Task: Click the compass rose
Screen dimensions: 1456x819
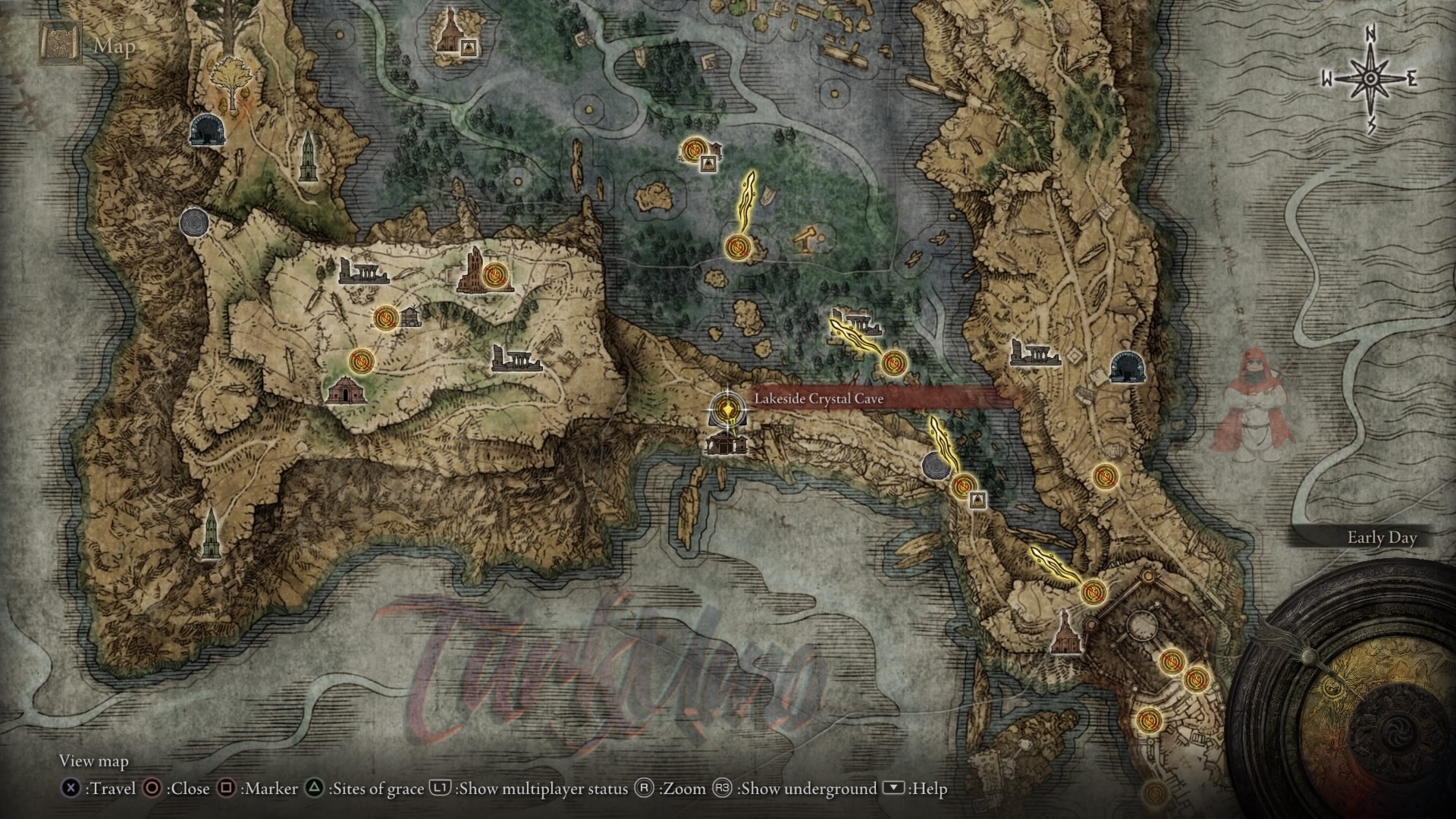Action: coord(1370,79)
